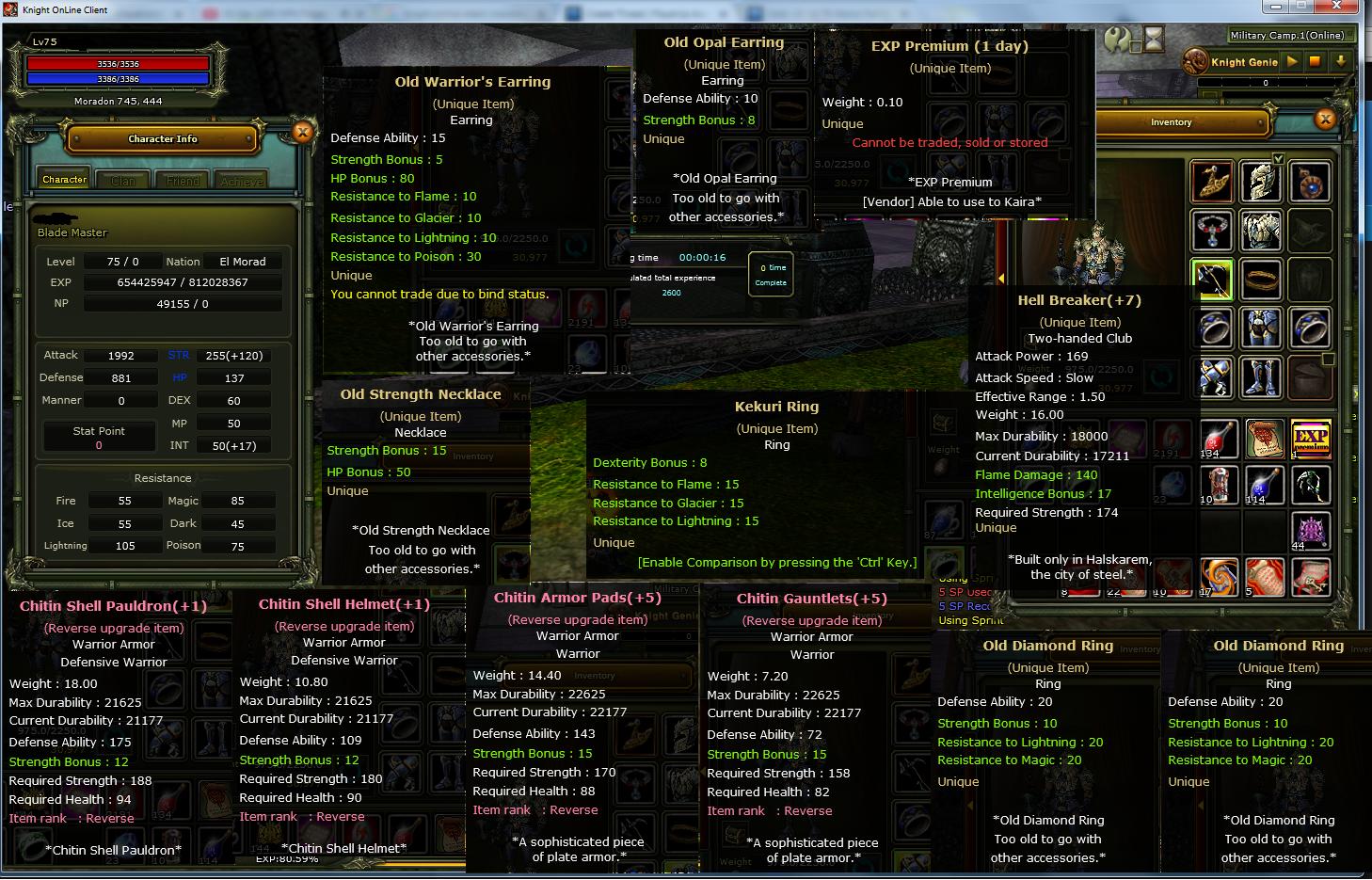
Task: Expand the yellow arrow on the right screen edge
Action: [1356, 393]
